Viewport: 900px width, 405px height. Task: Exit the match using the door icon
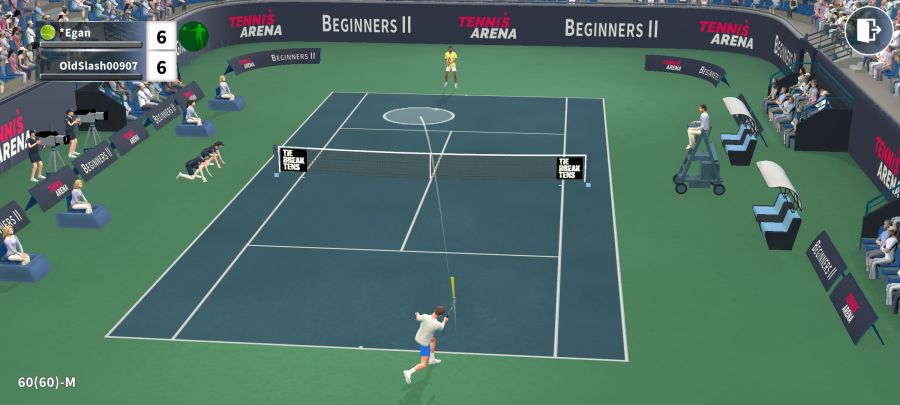pyautogui.click(x=868, y=31)
